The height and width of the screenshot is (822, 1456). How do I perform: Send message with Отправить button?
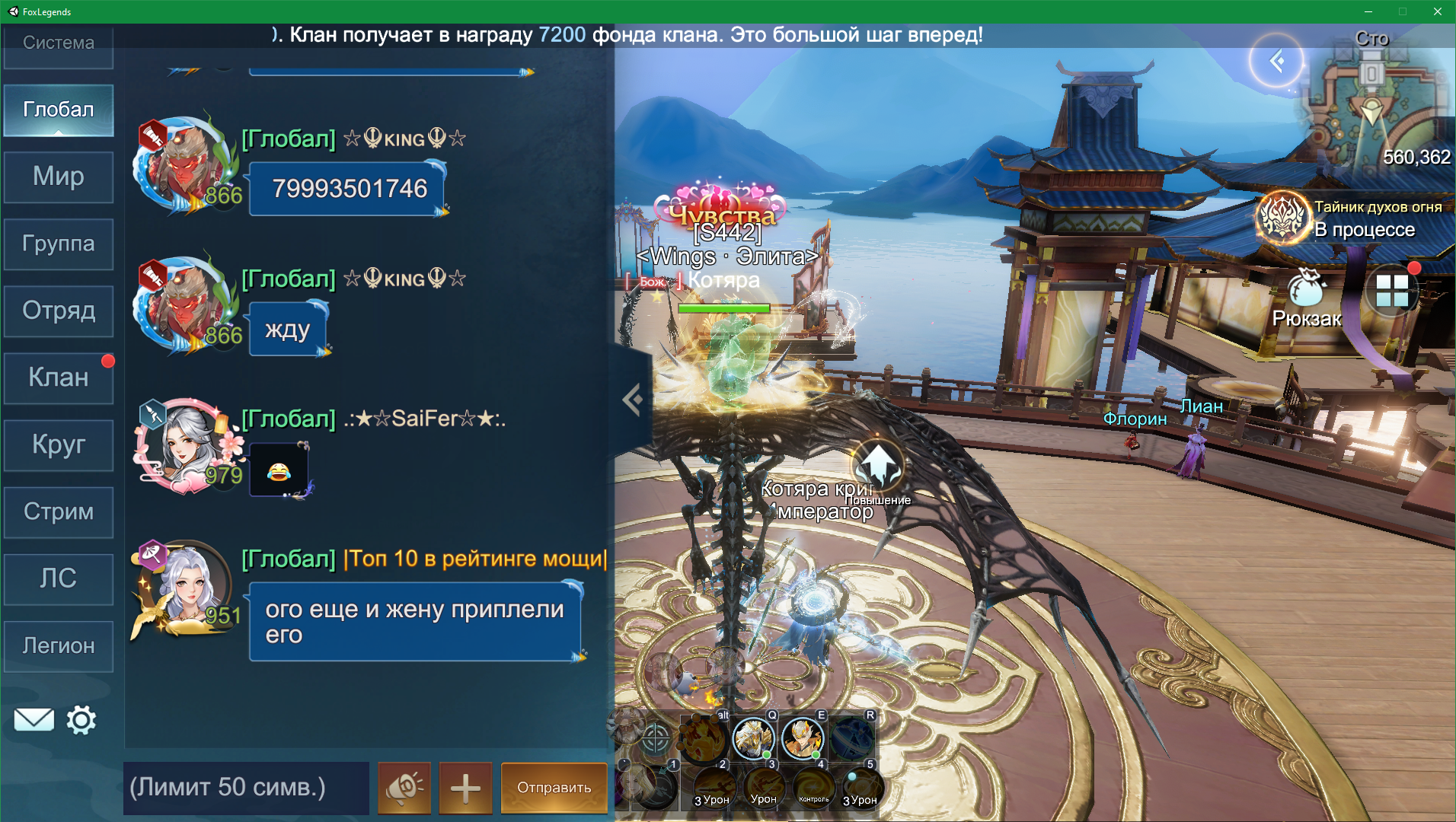(554, 788)
